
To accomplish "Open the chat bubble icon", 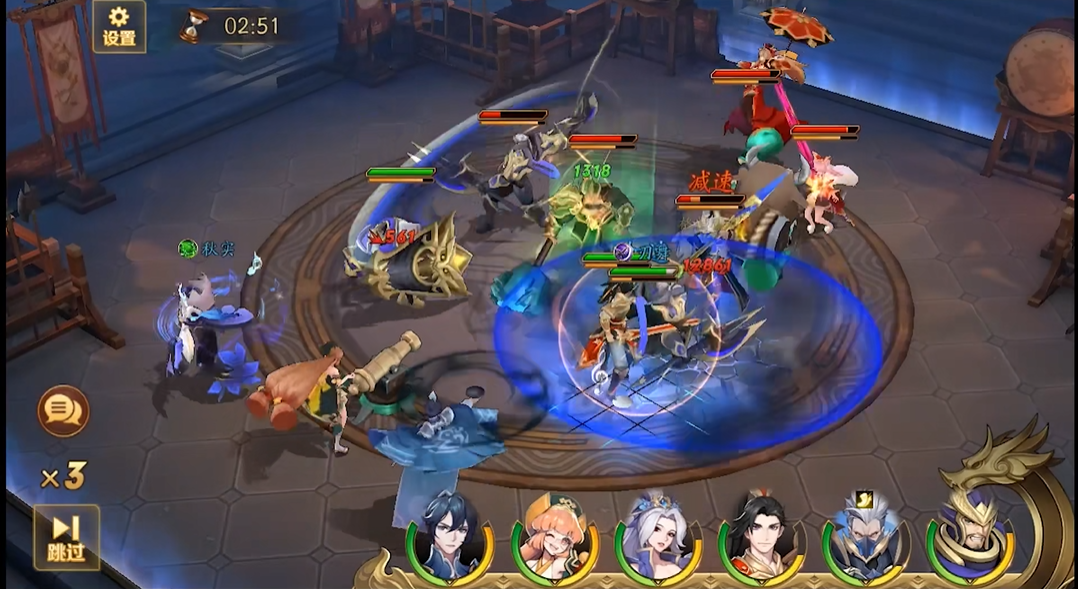I will coord(63,410).
